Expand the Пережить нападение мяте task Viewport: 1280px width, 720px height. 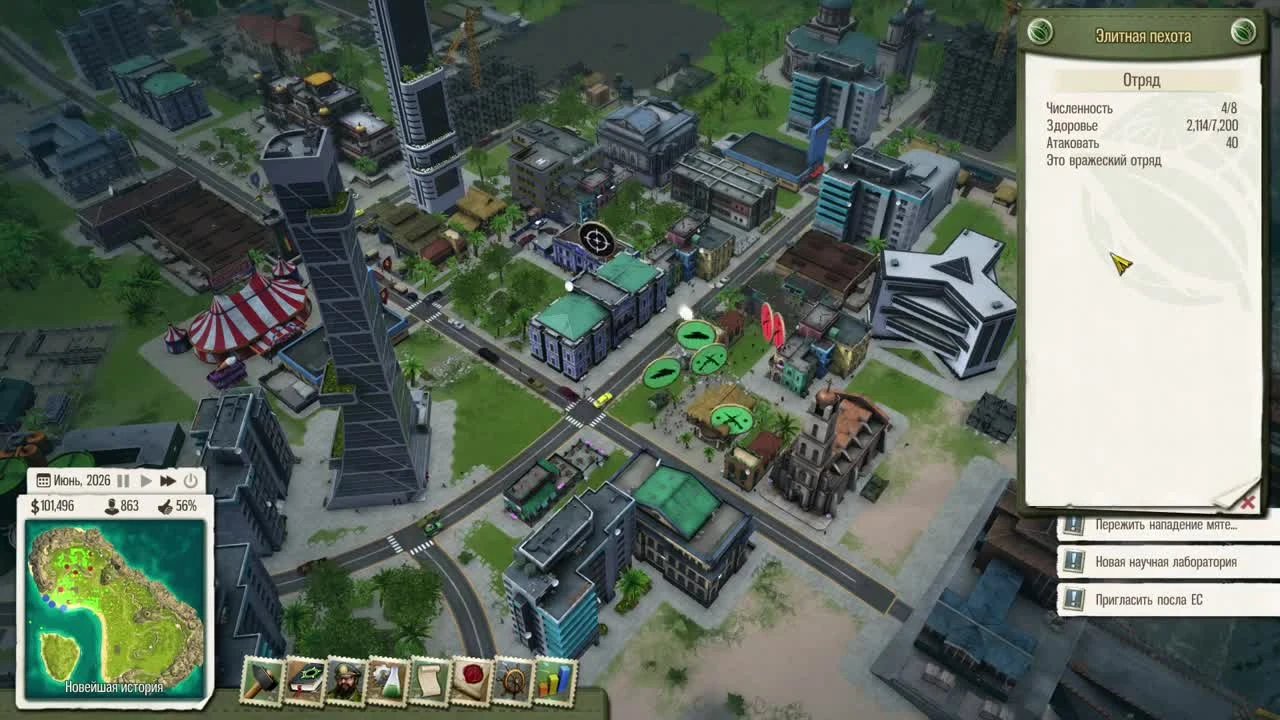[x=1160, y=523]
